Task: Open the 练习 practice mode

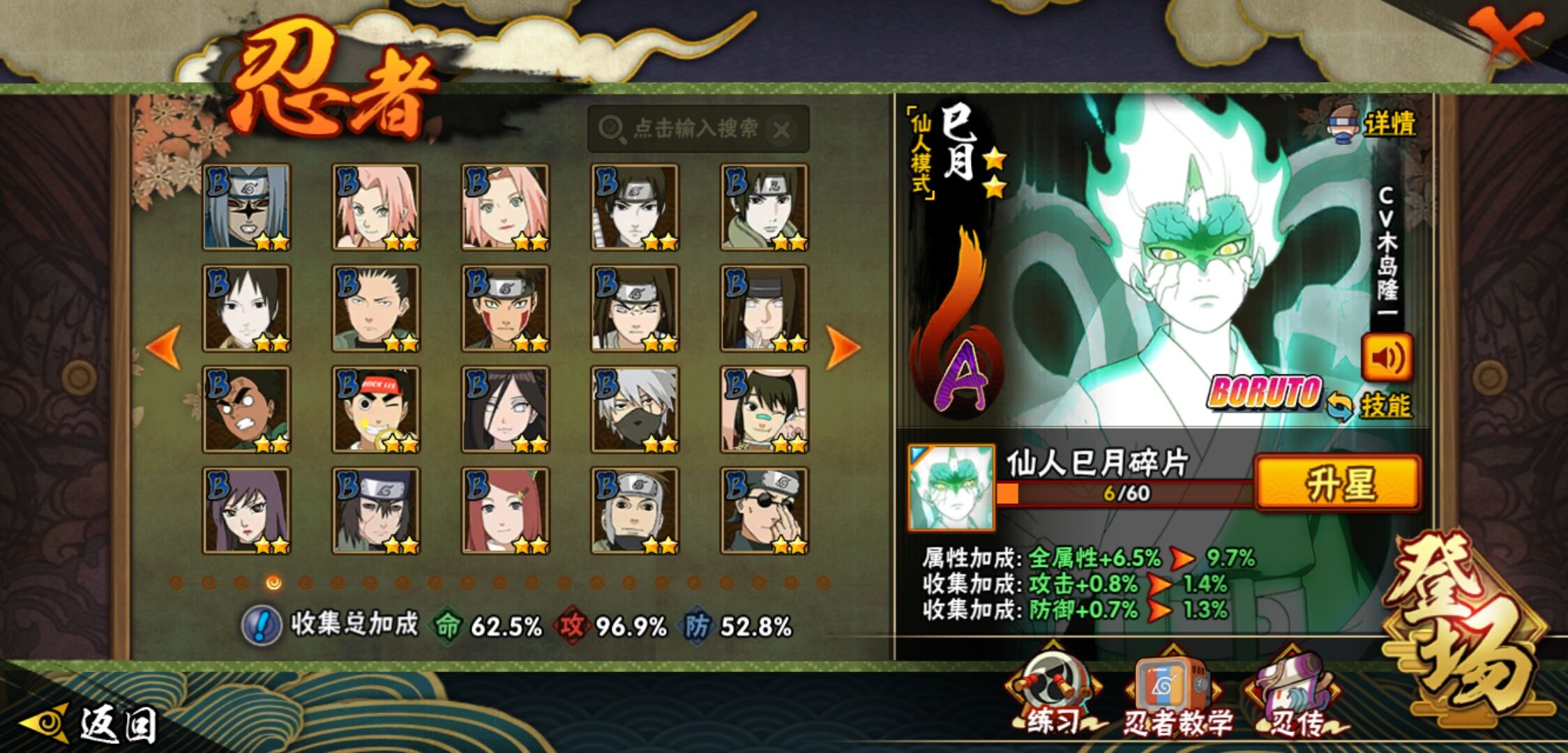Action: coord(1053,697)
